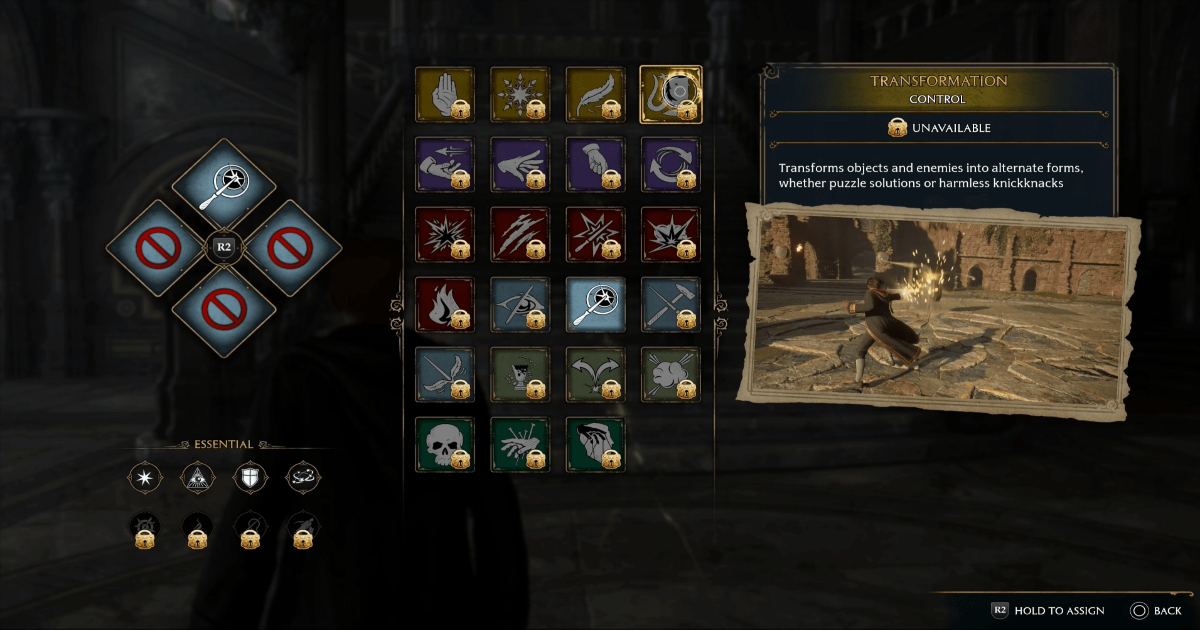Pick the red flame Incendio spell

(445, 304)
